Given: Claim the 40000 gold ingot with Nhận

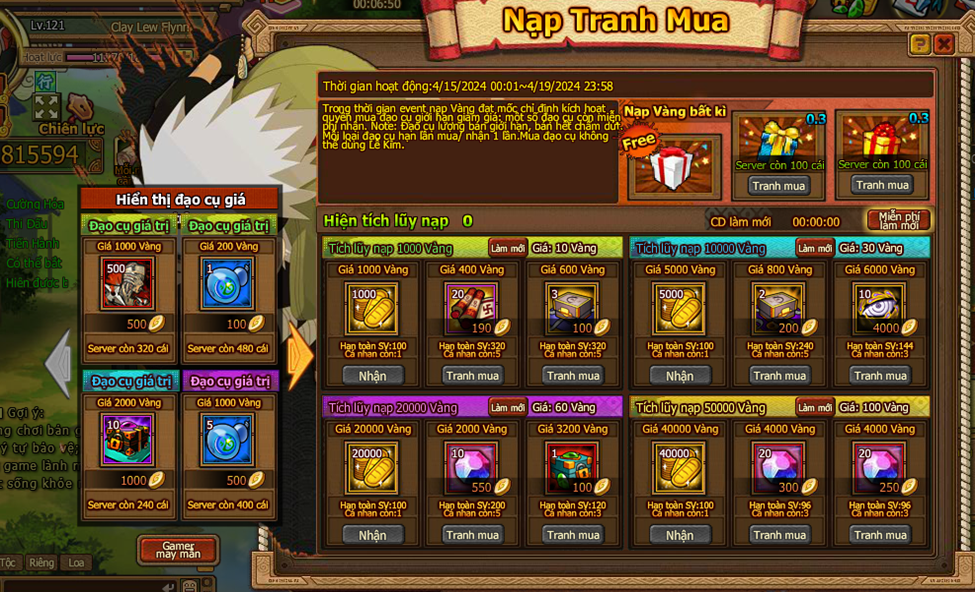Looking at the screenshot, I should 679,535.
